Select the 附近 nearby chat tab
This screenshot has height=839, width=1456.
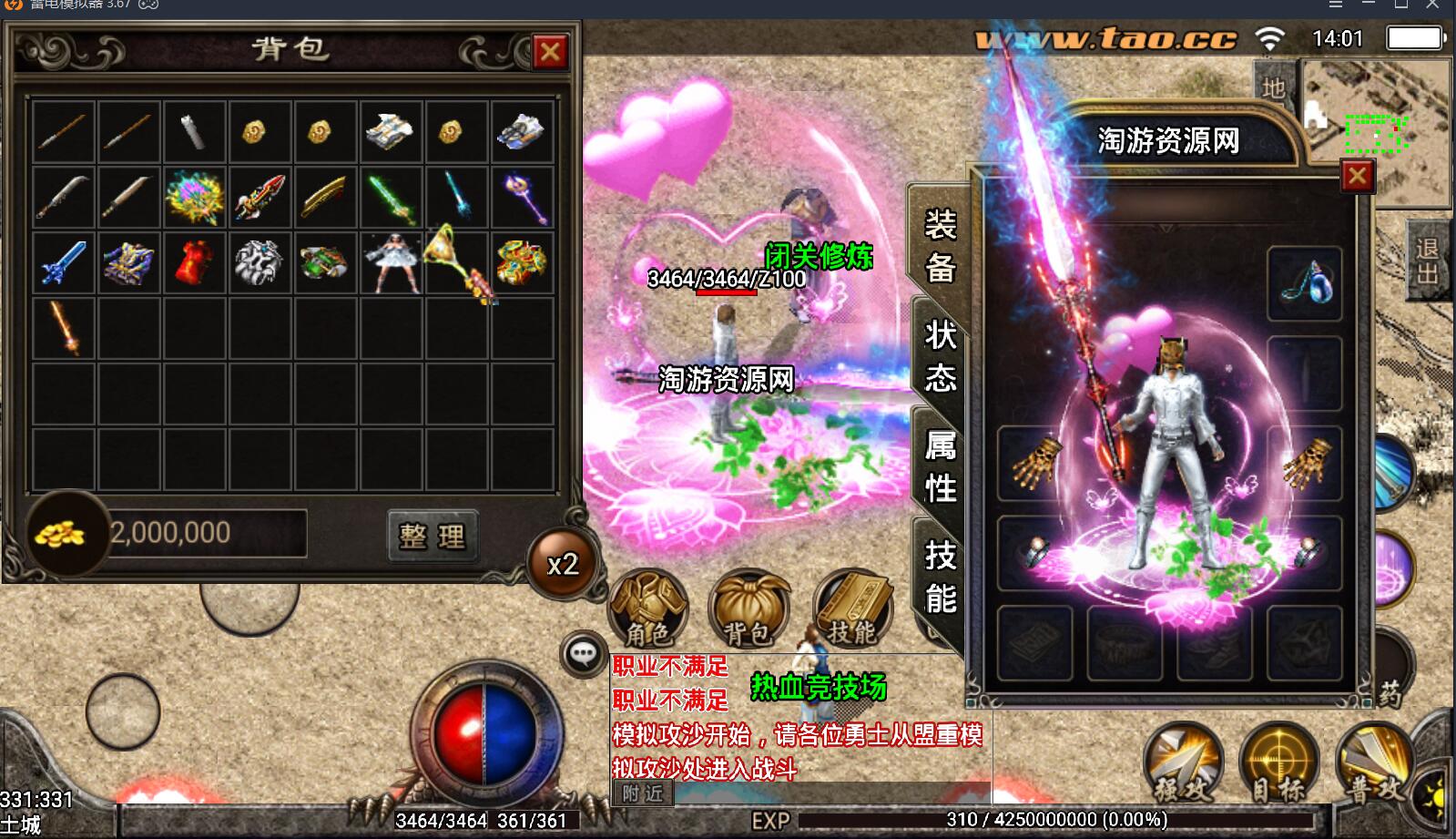pyautogui.click(x=643, y=793)
